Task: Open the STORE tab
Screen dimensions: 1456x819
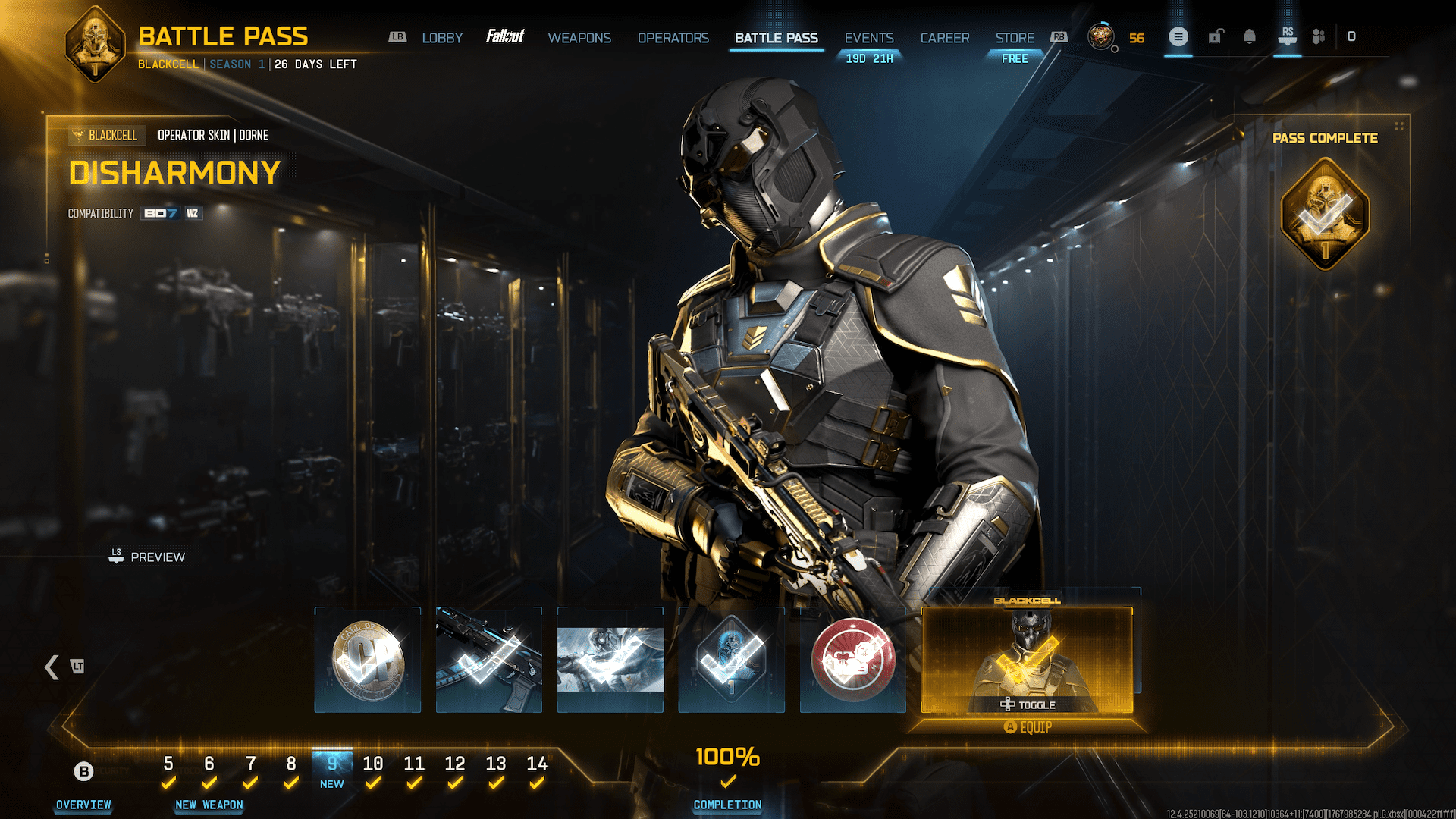Action: (x=1014, y=38)
